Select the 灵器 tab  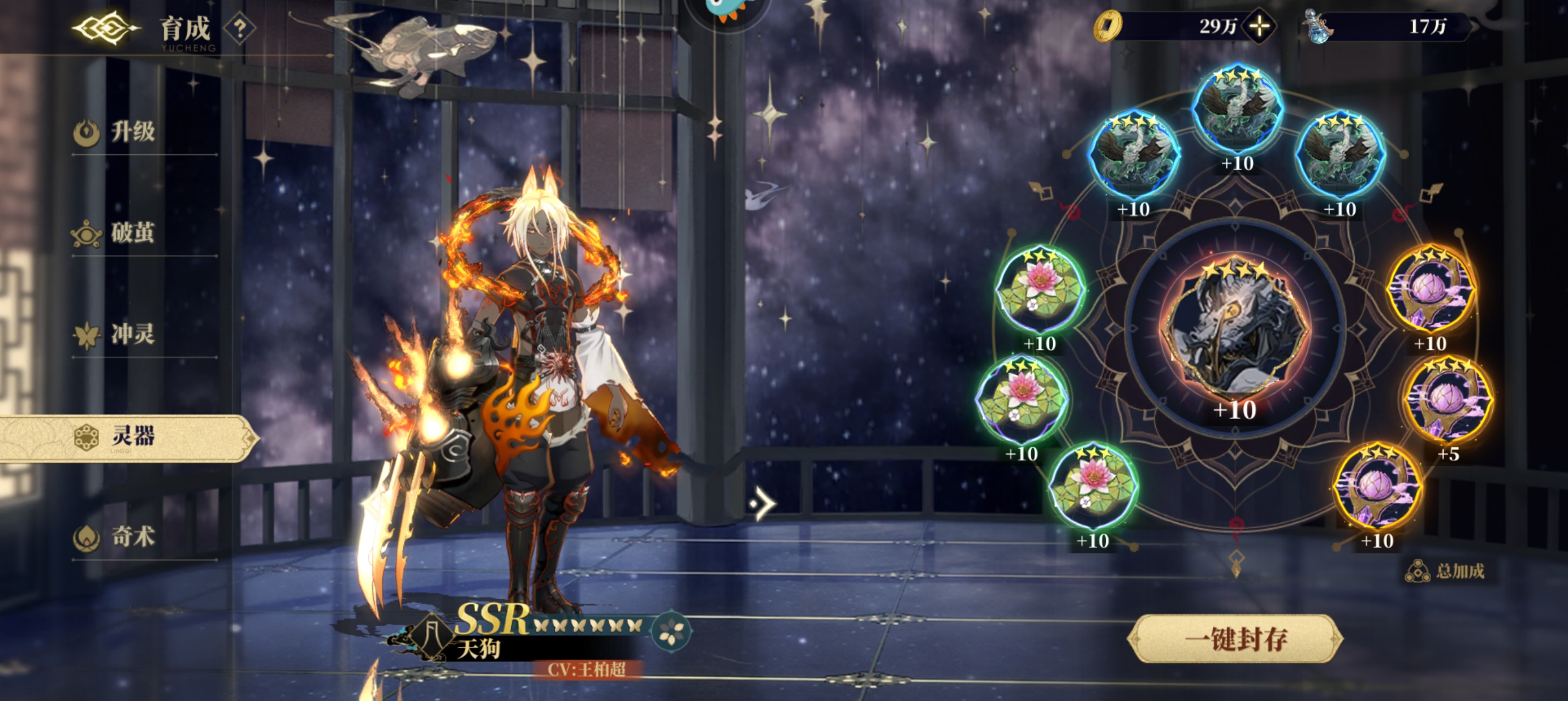[133, 436]
